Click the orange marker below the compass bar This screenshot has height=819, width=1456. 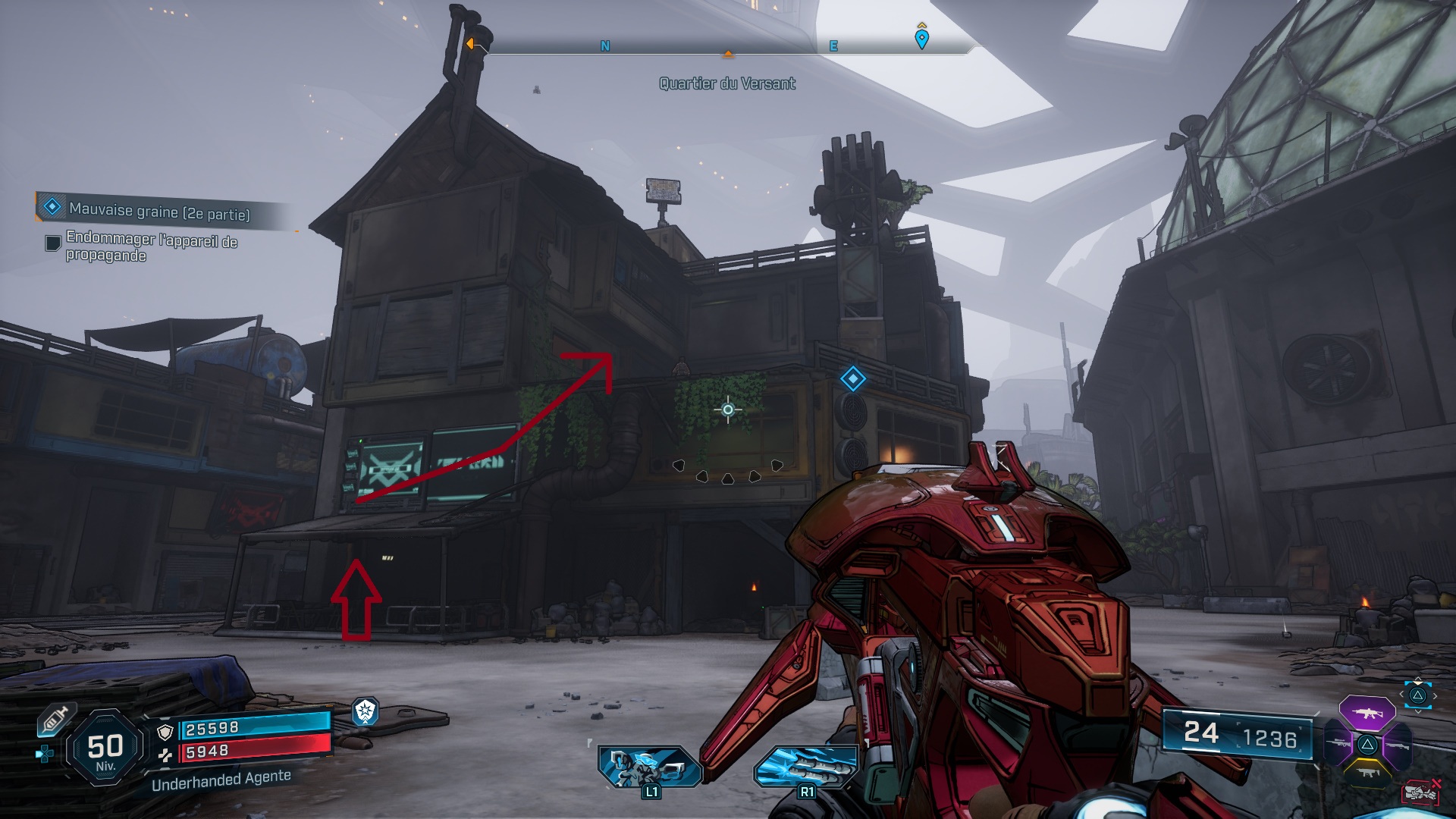coord(728,54)
